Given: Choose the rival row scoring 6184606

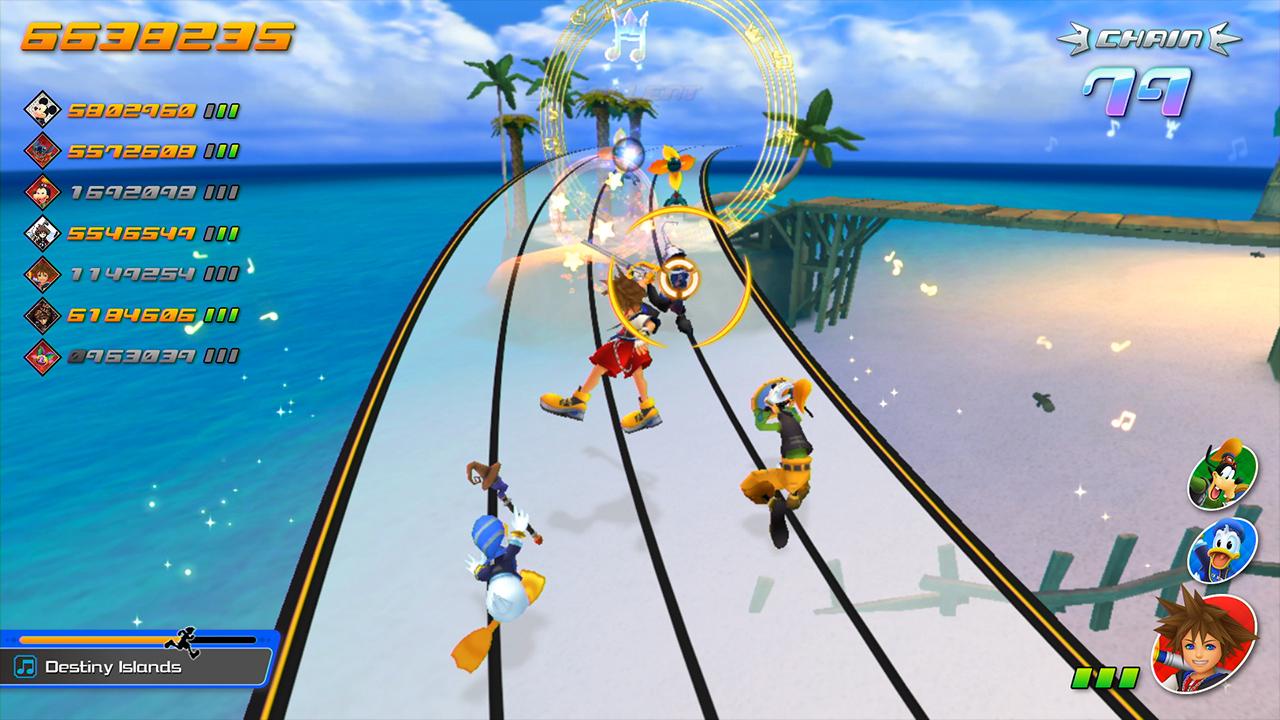Looking at the screenshot, I should point(132,315).
